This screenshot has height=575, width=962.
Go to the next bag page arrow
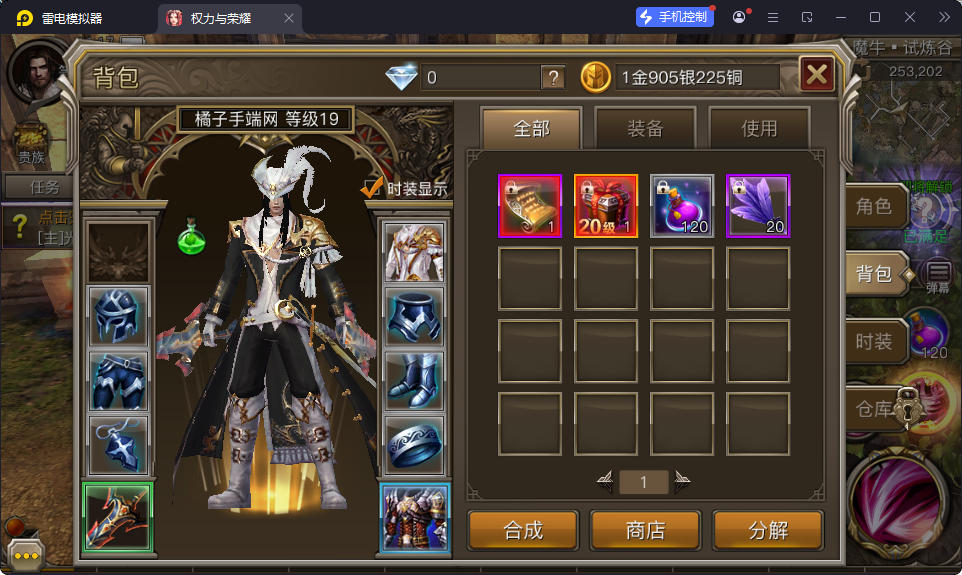[682, 483]
